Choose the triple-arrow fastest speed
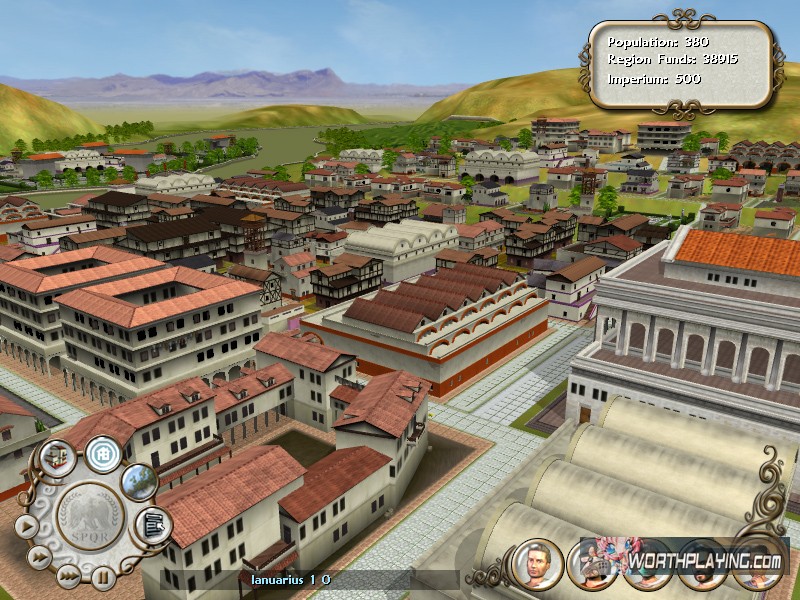This screenshot has width=800, height=600. (x=68, y=575)
